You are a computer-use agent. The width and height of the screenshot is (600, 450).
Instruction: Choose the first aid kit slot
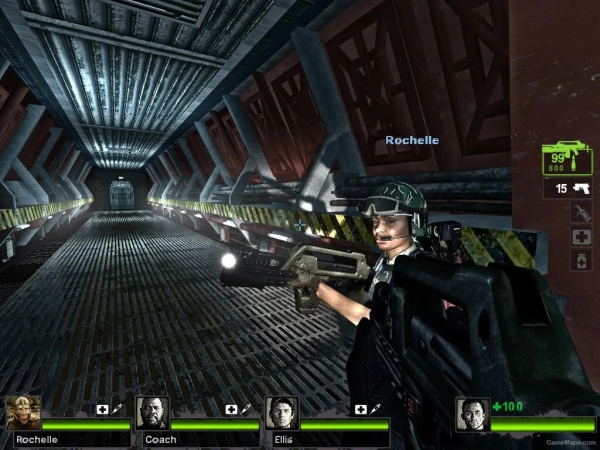[x=582, y=237]
